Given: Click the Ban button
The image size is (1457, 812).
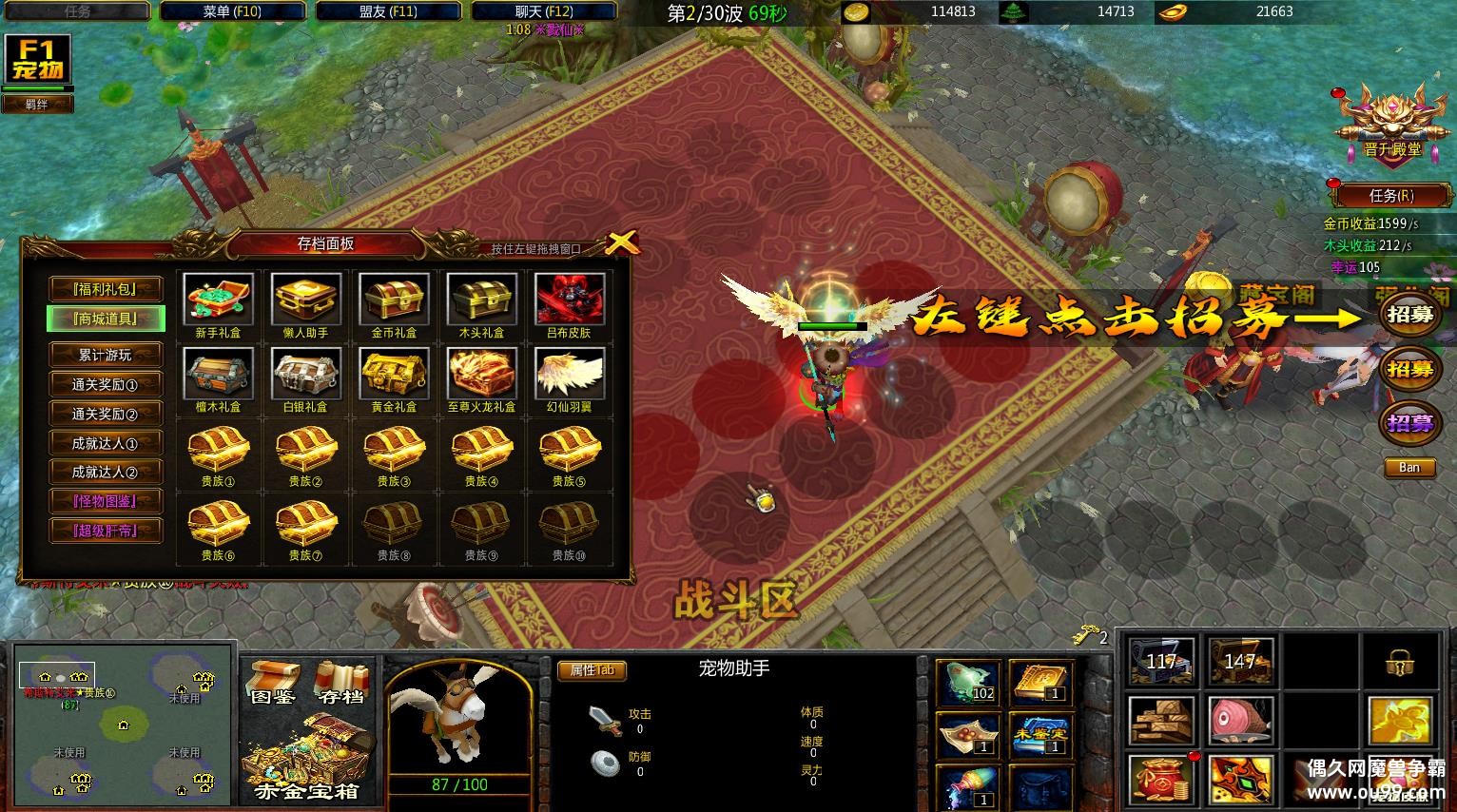Looking at the screenshot, I should (x=1408, y=468).
